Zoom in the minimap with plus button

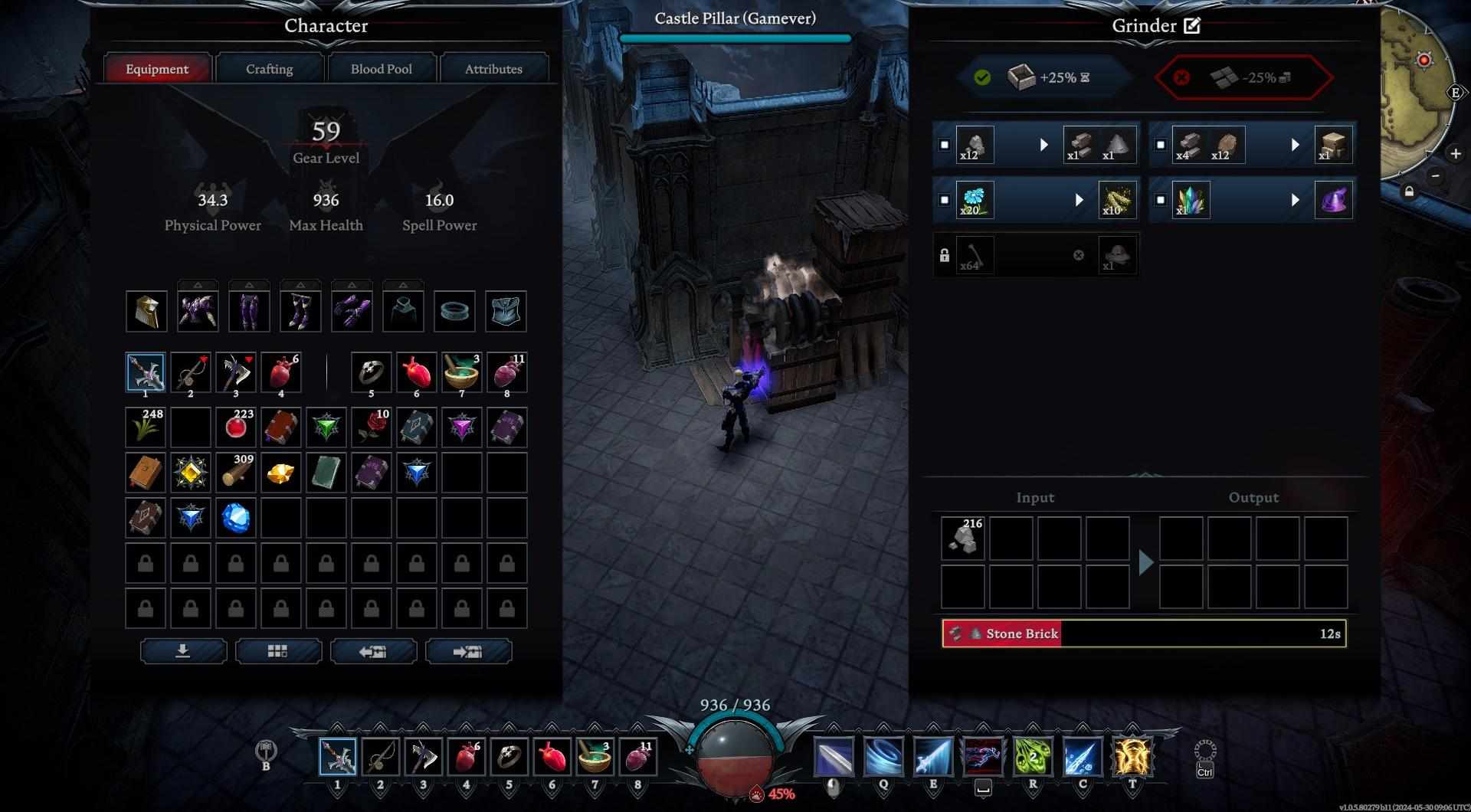[1455, 153]
